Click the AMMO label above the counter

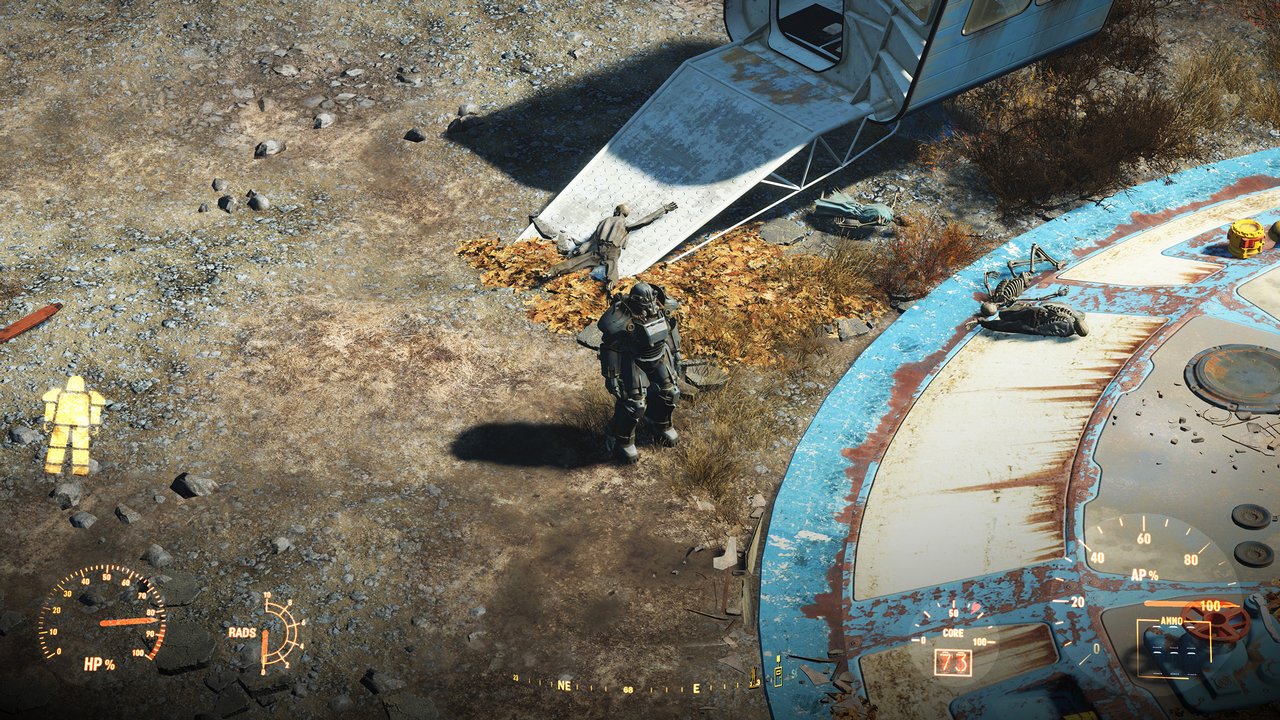(x=1172, y=620)
